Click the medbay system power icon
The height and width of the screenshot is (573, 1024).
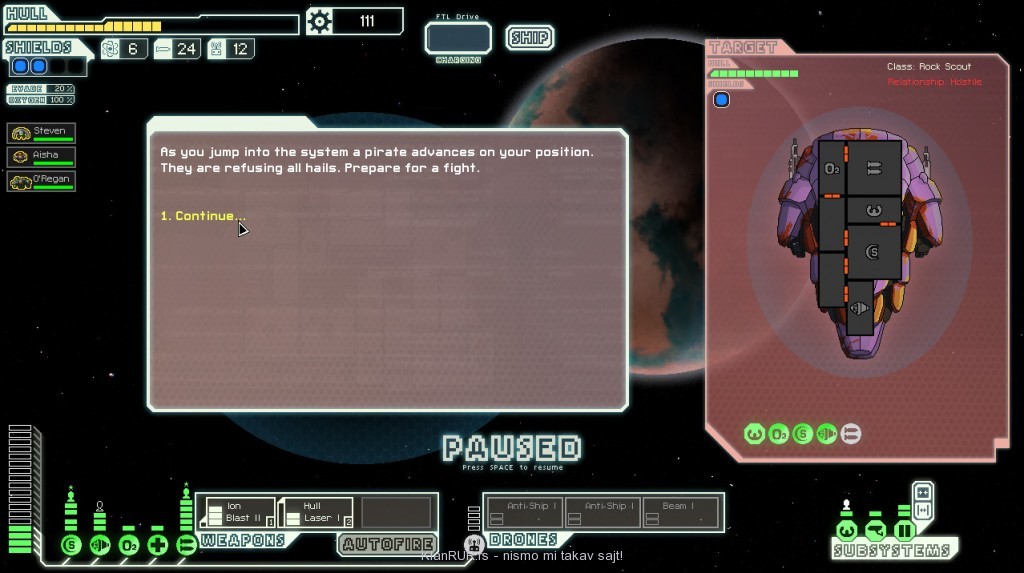click(158, 545)
